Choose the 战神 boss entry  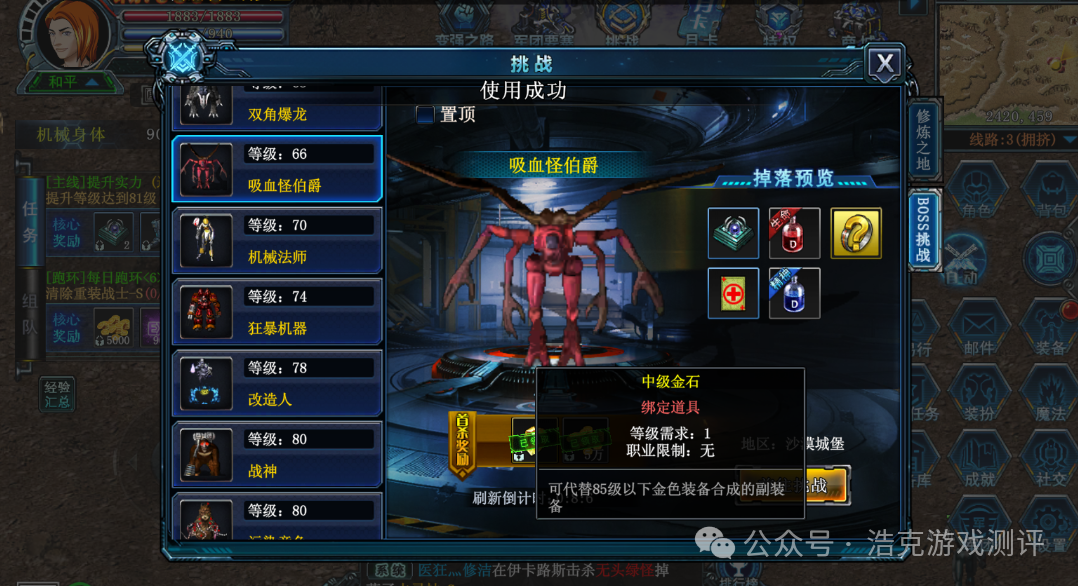point(277,455)
